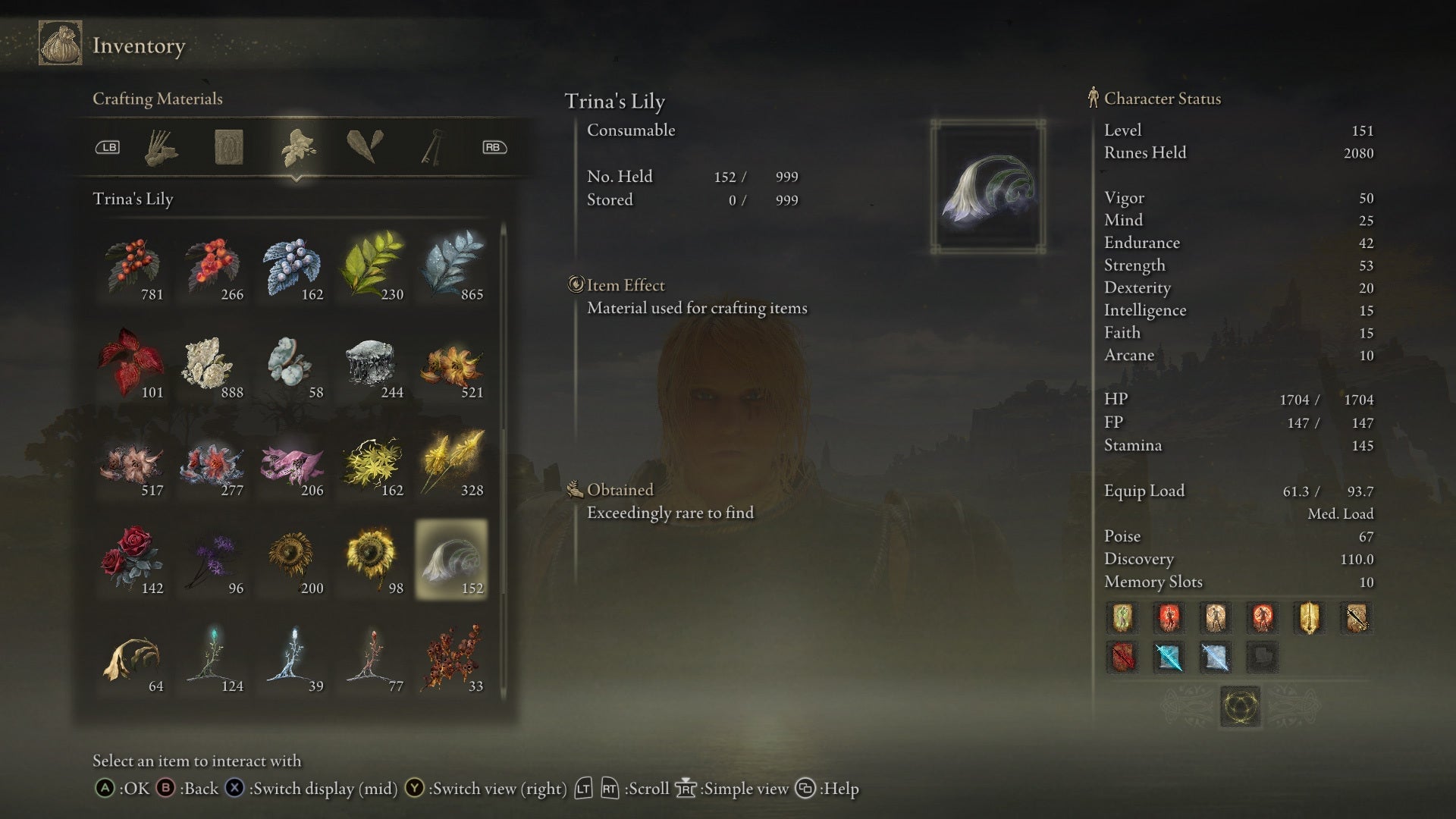
Task: Pick the grey mushroom item with 58
Action: click(x=293, y=365)
